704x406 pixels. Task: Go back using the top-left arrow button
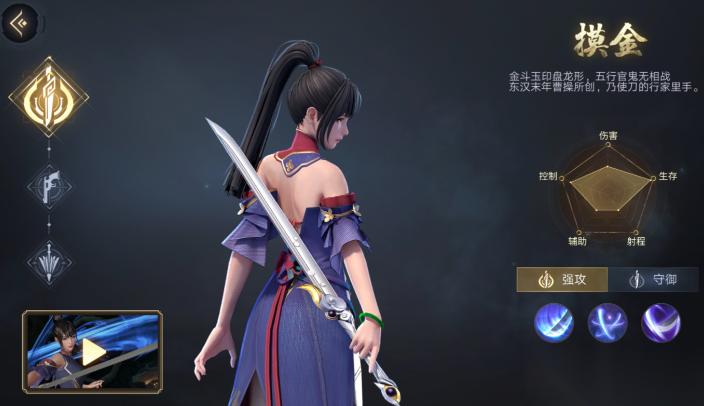(x=18, y=22)
